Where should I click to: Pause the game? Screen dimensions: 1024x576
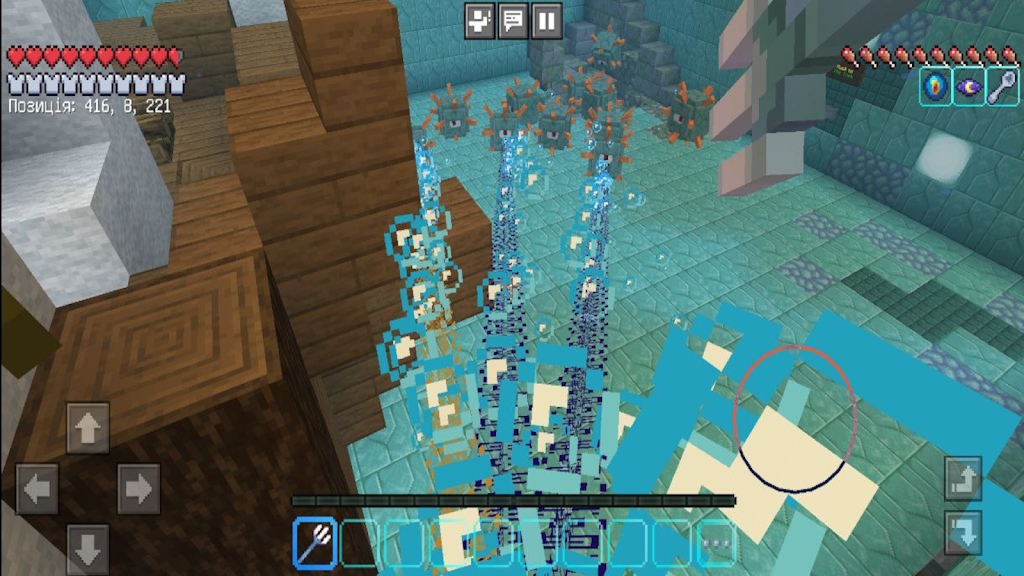click(546, 20)
